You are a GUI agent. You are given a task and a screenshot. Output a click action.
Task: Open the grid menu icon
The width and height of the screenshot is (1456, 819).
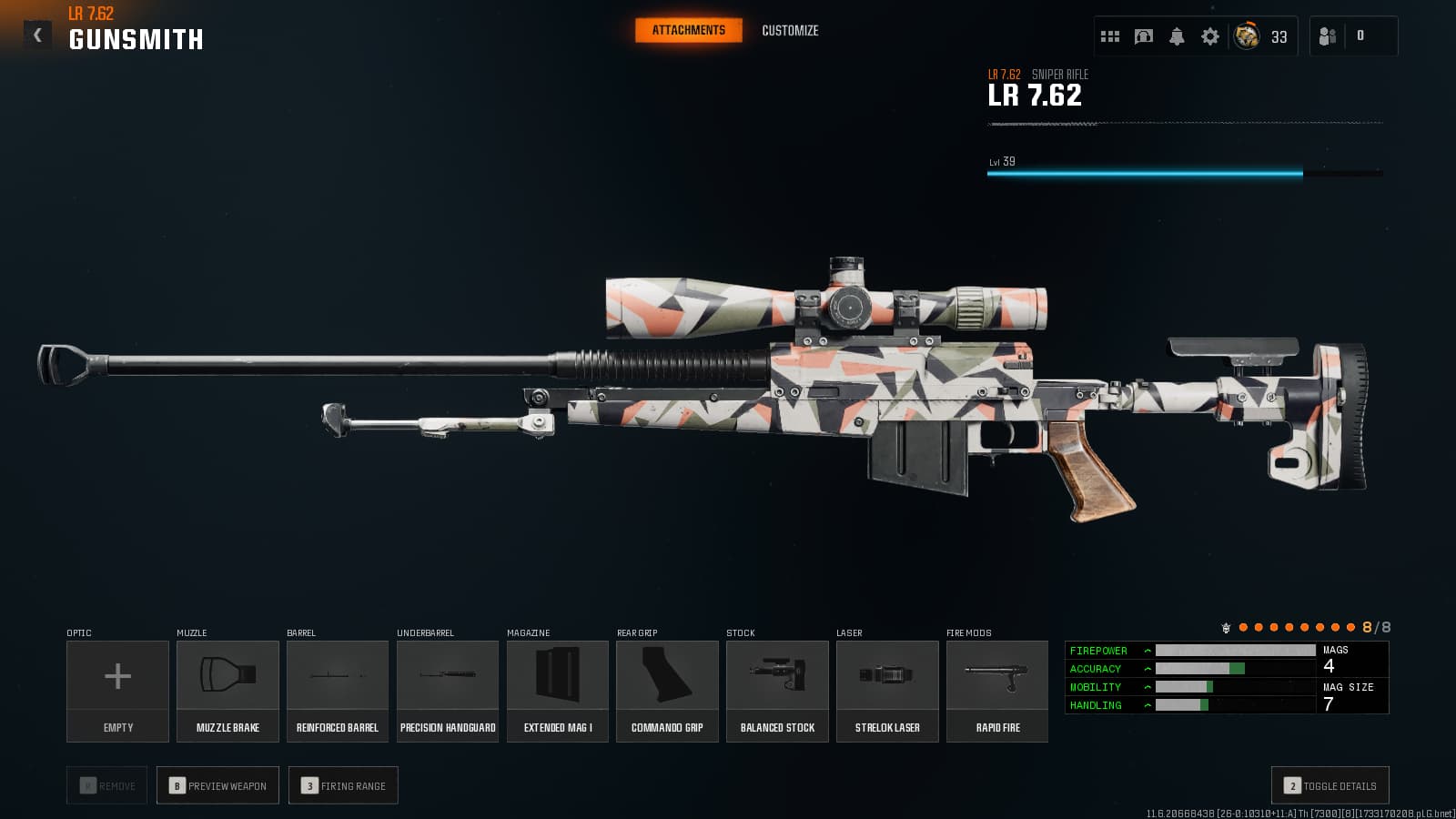1110,36
